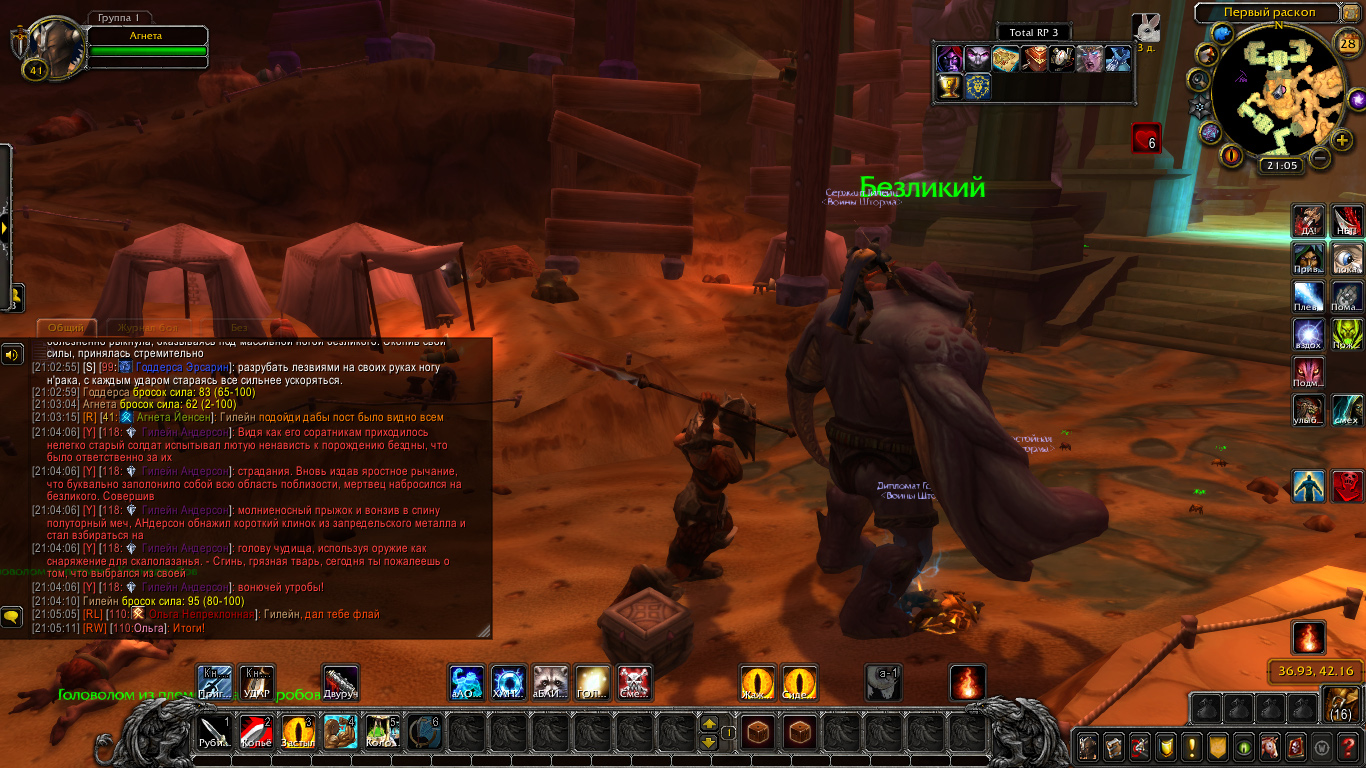Click the raccoon icon above the action bar

coord(550,683)
